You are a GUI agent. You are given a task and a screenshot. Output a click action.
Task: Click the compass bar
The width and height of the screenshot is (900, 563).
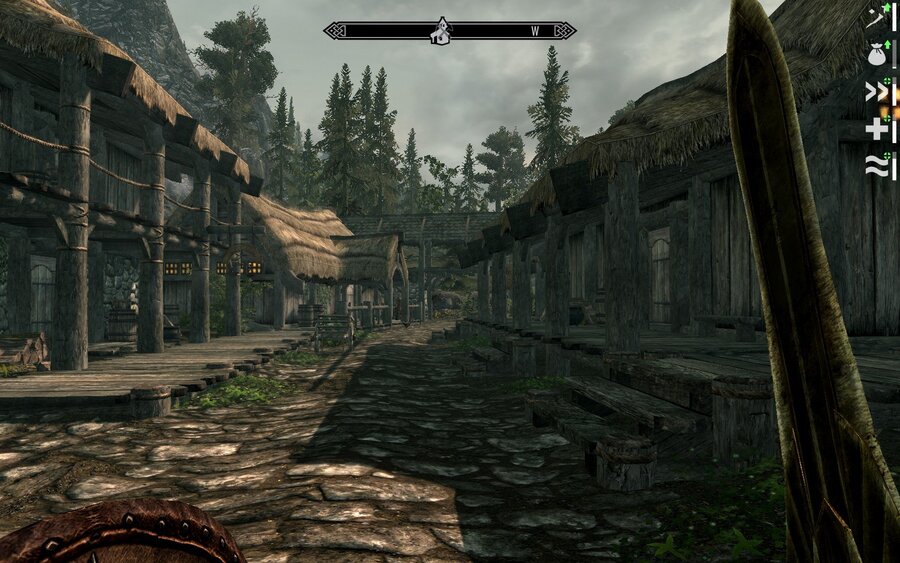pyautogui.click(x=500, y=31)
